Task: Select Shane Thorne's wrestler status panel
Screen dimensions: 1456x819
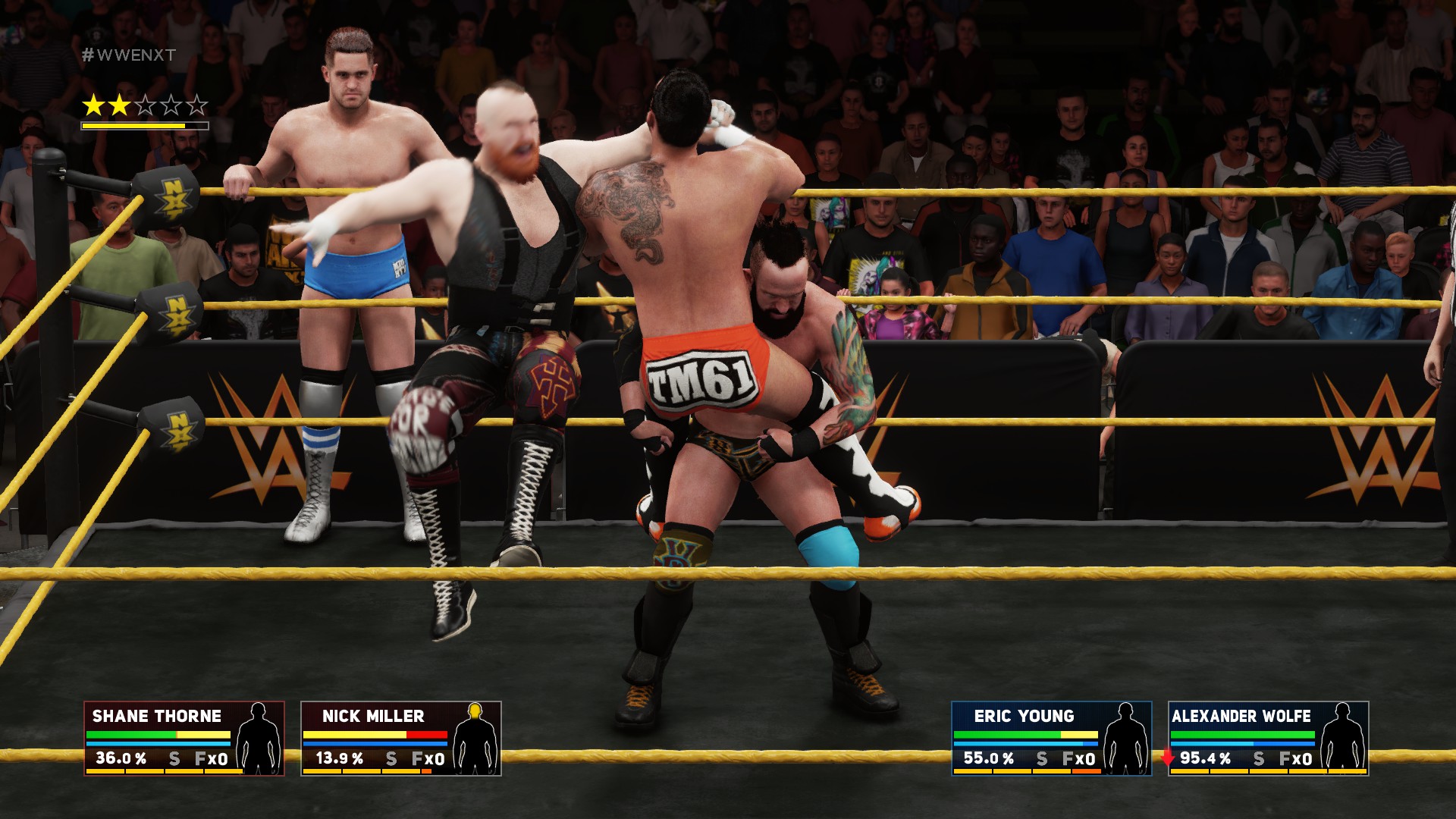Action: 184,738
